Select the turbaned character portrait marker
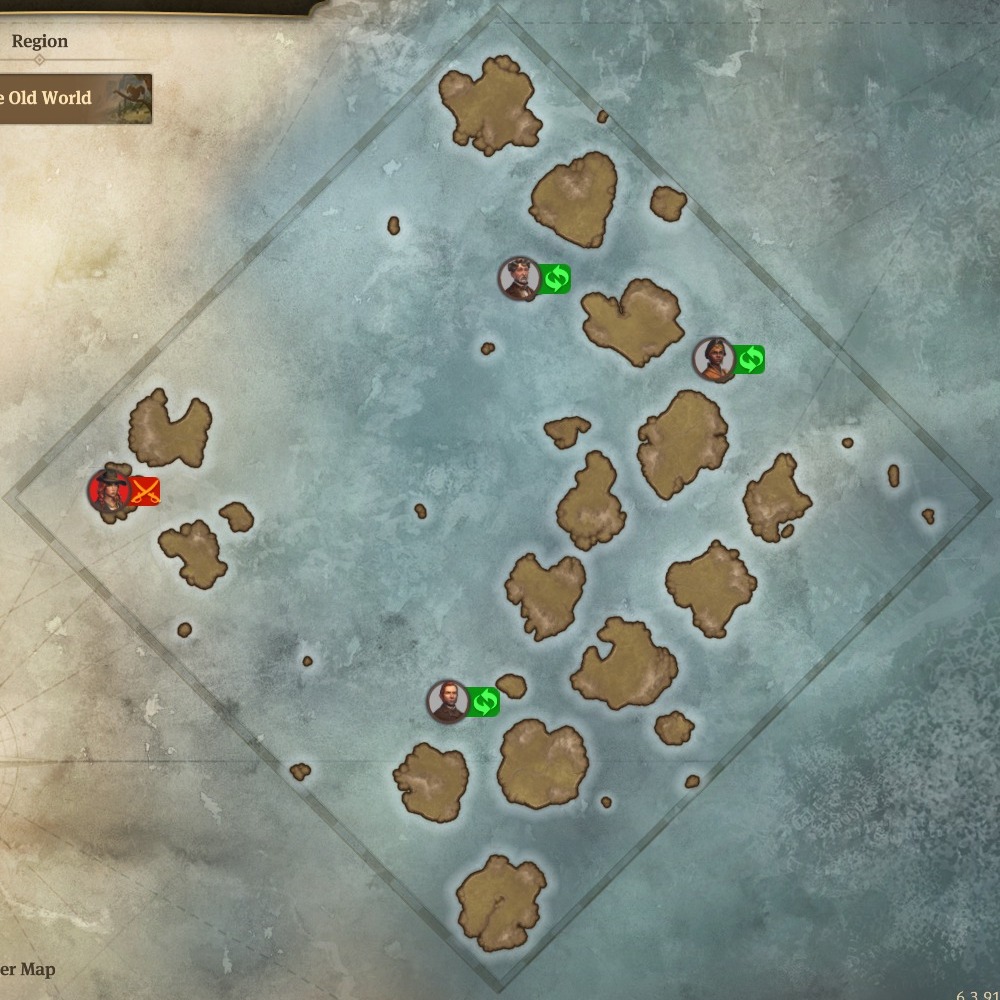This screenshot has width=1000, height=1000. [x=714, y=359]
